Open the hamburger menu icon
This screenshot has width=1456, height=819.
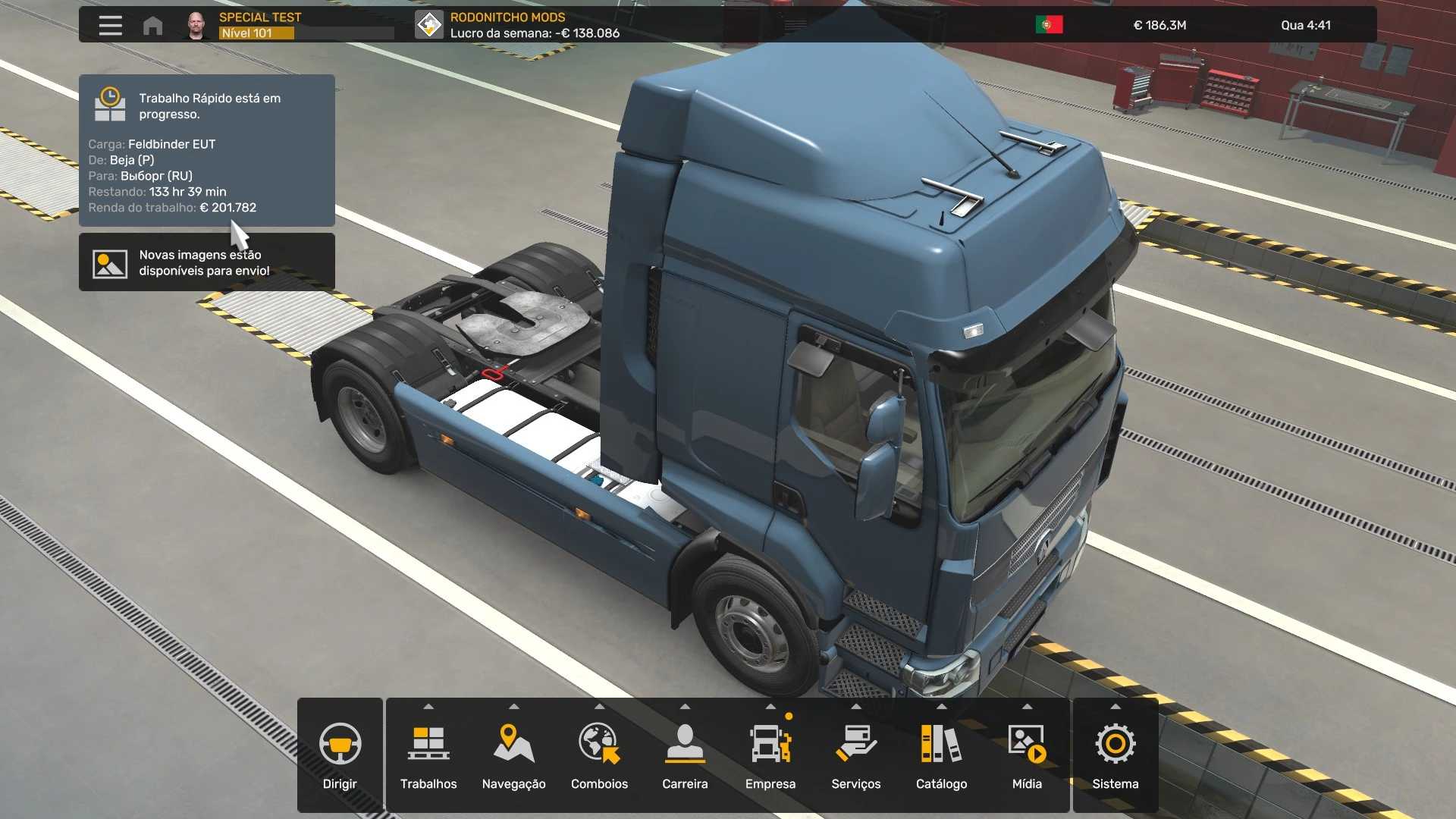click(x=110, y=25)
